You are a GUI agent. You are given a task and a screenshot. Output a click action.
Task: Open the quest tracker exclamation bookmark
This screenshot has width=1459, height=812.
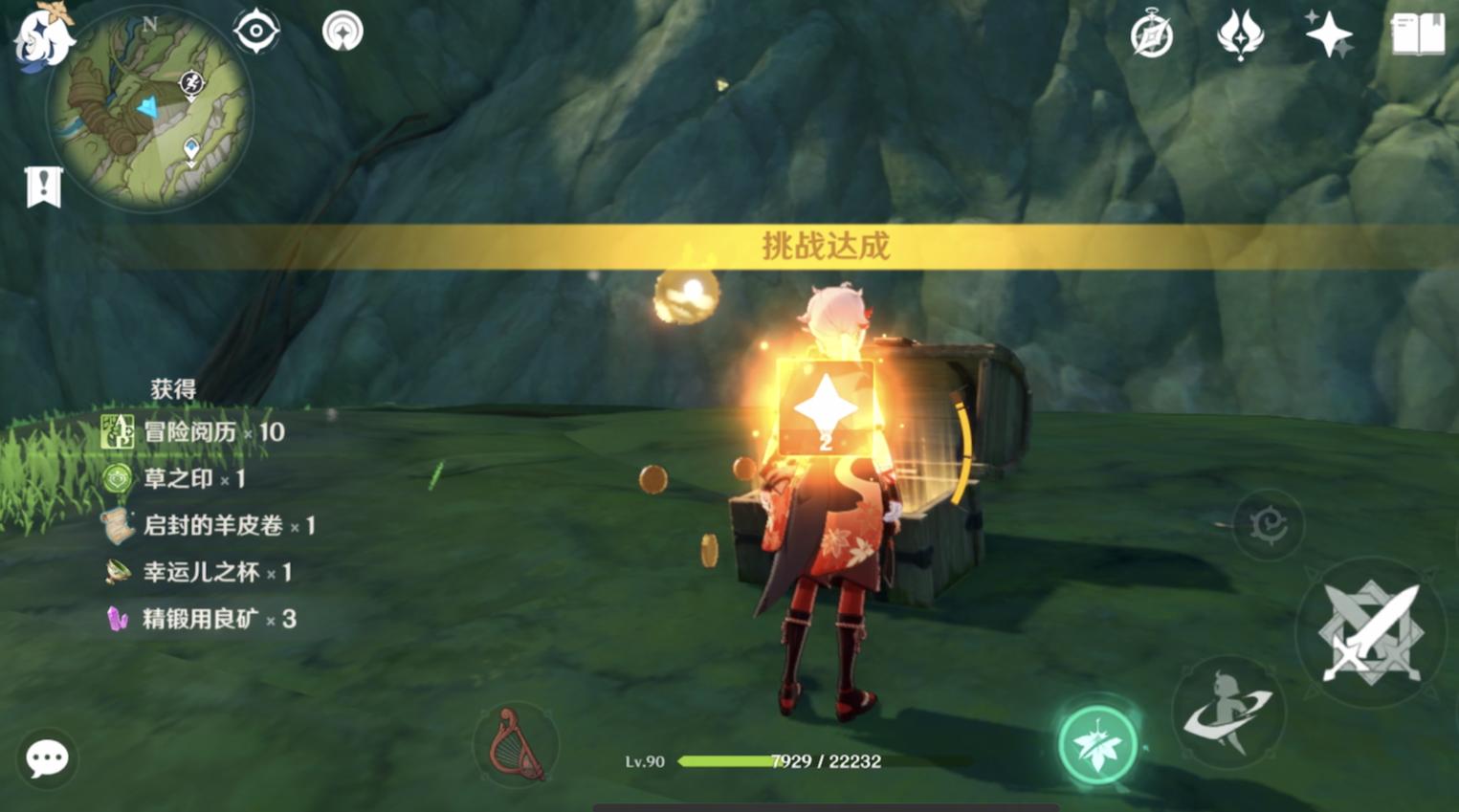click(x=43, y=187)
